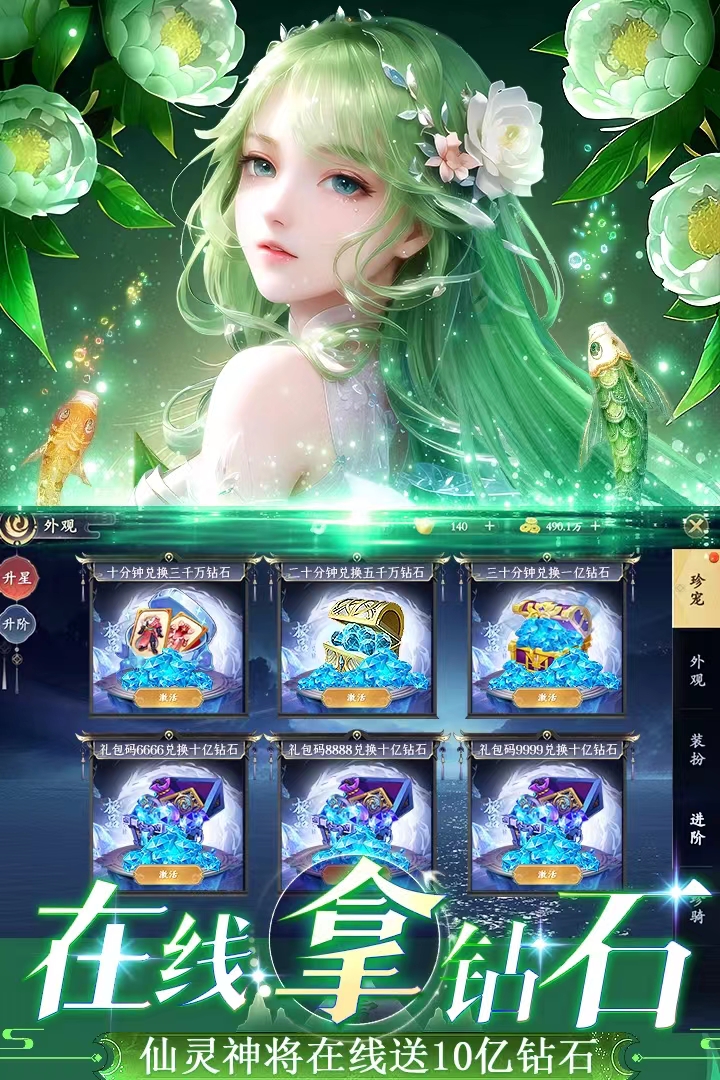Open the 珍宠 rare pet tab
Image resolution: width=720 pixels, height=1080 pixels.
pyautogui.click(x=697, y=591)
